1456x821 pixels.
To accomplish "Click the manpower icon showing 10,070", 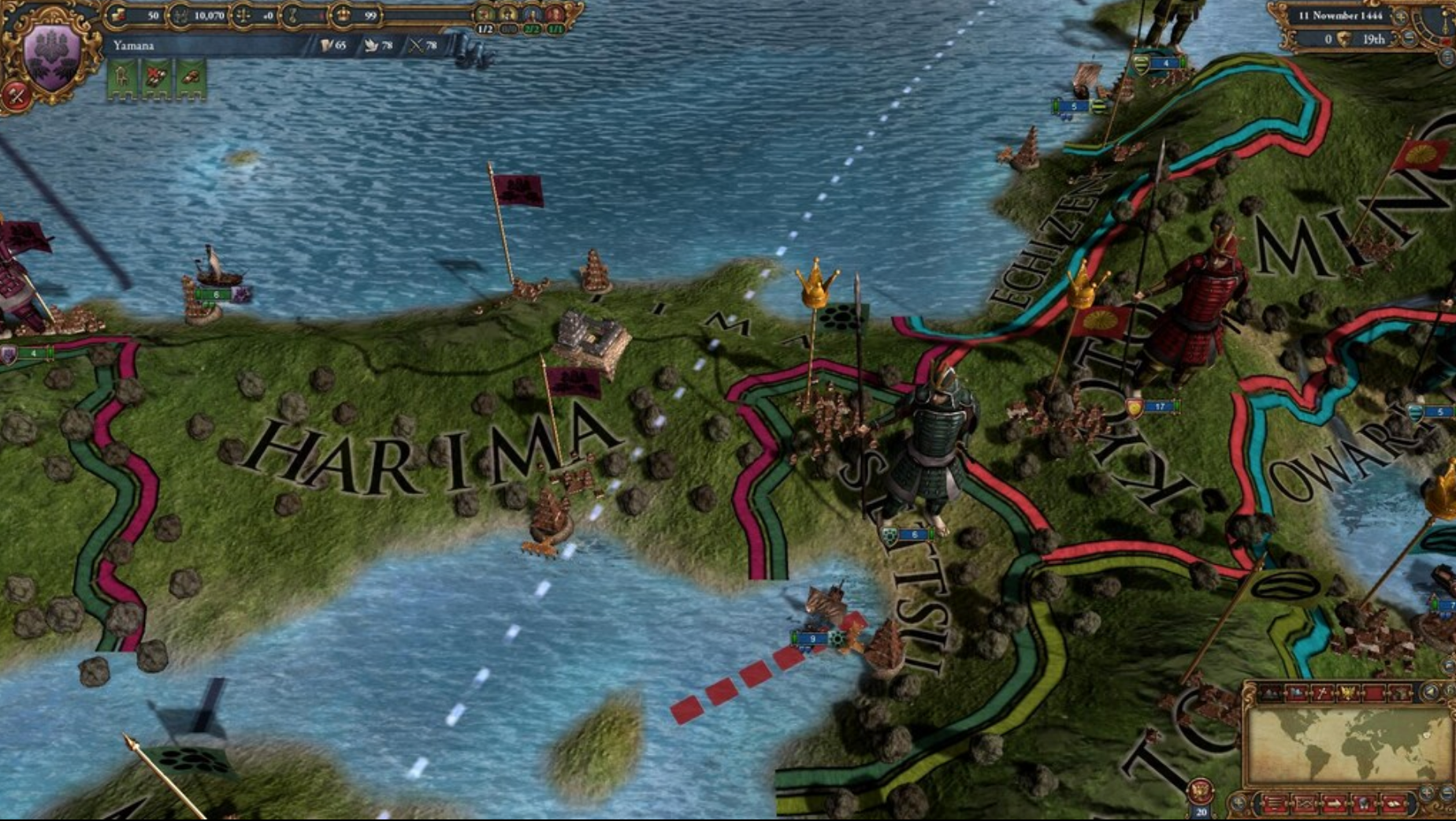I will [x=180, y=16].
